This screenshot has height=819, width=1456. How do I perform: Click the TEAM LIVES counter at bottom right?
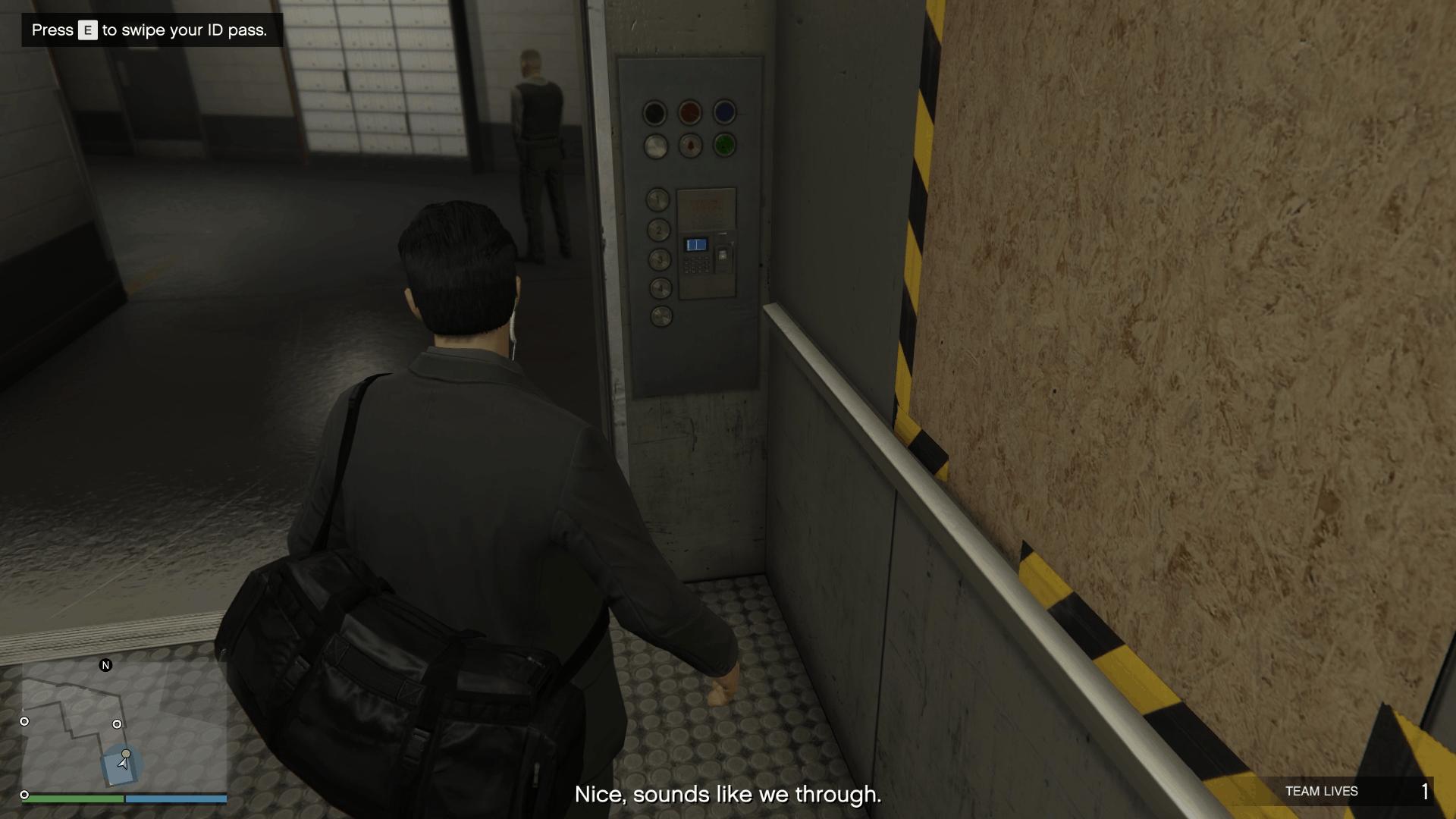point(1321,791)
